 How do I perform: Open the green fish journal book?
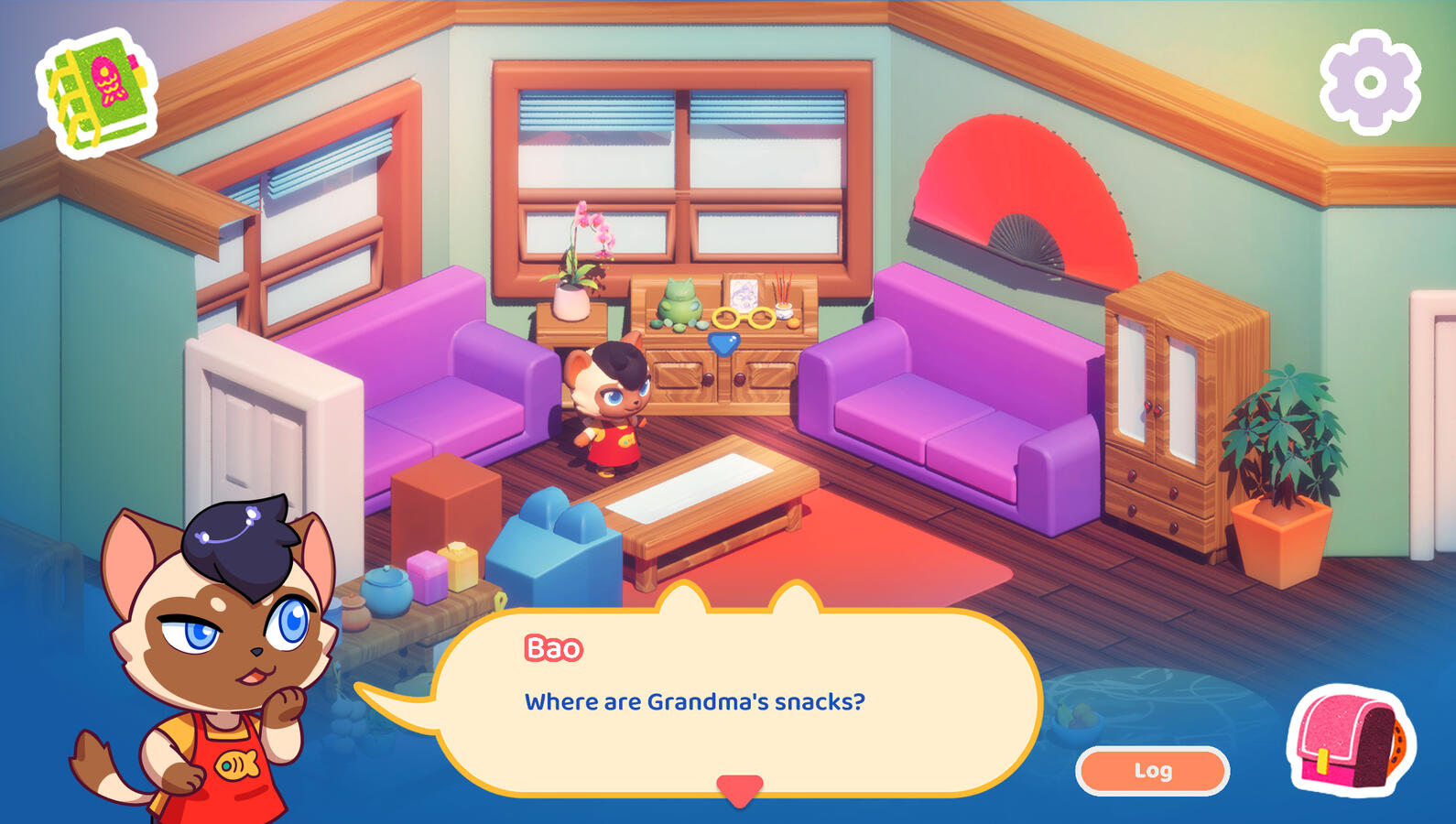pyautogui.click(x=97, y=92)
